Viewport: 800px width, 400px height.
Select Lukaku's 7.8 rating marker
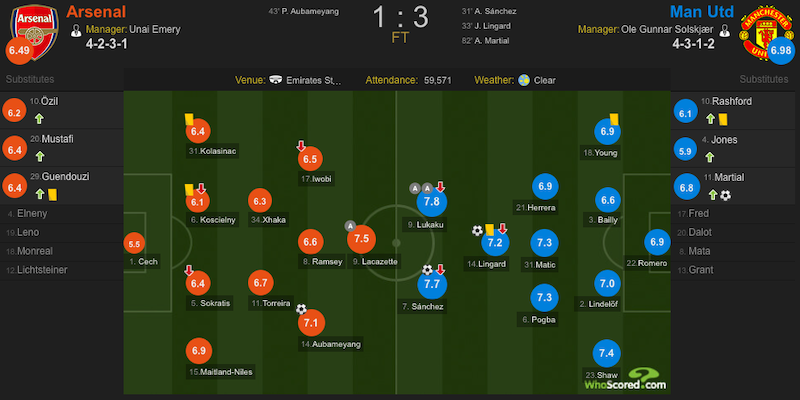432,203
